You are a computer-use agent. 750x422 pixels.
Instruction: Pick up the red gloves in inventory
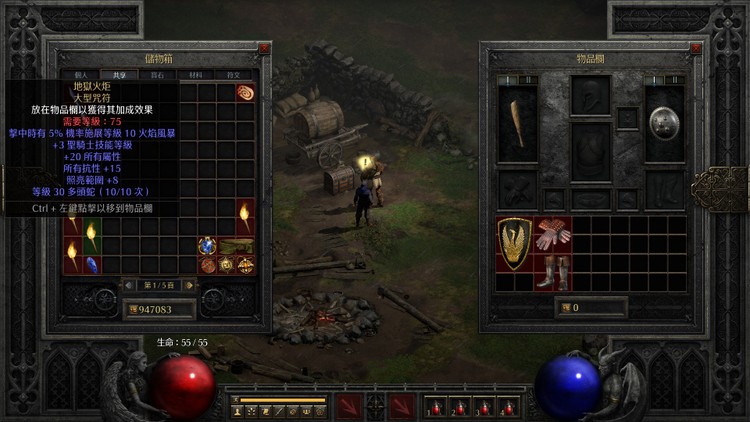click(x=553, y=232)
